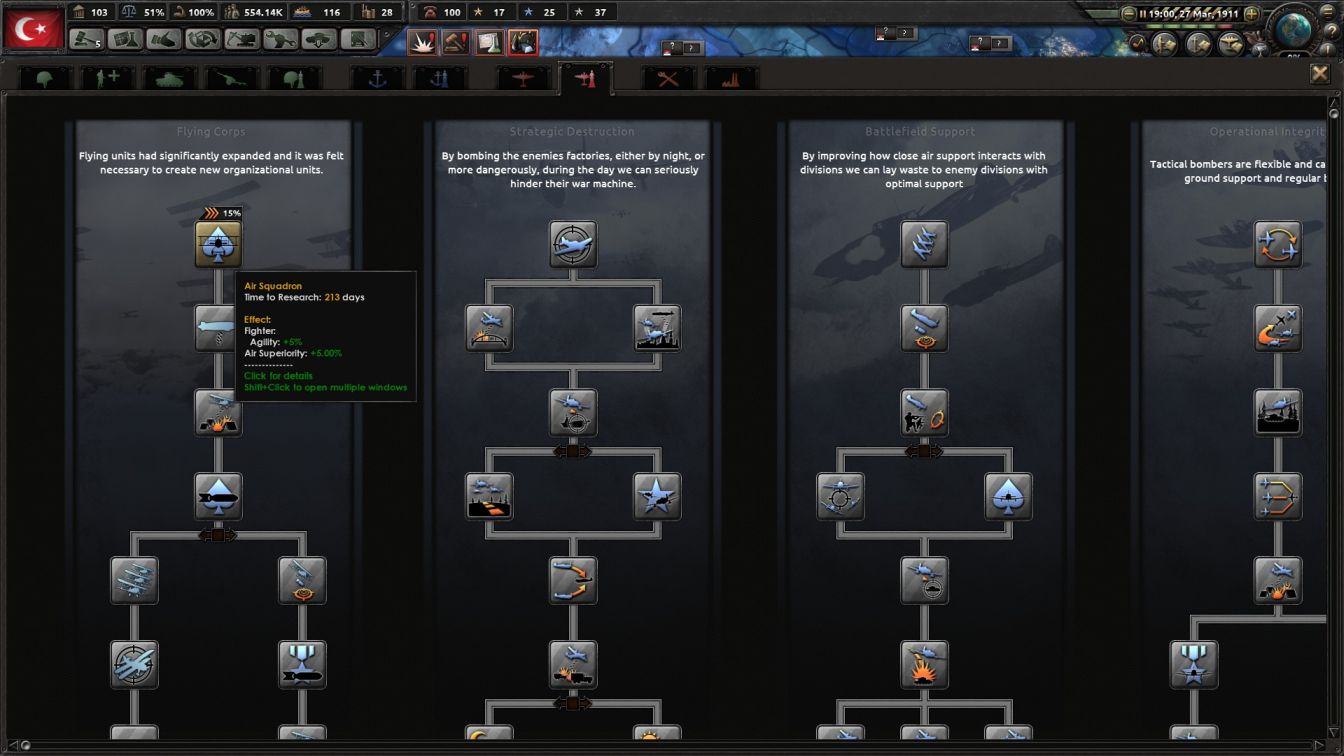Open the first Operational Integrity technology
Screen dimensions: 1344x756
(x=1280, y=245)
